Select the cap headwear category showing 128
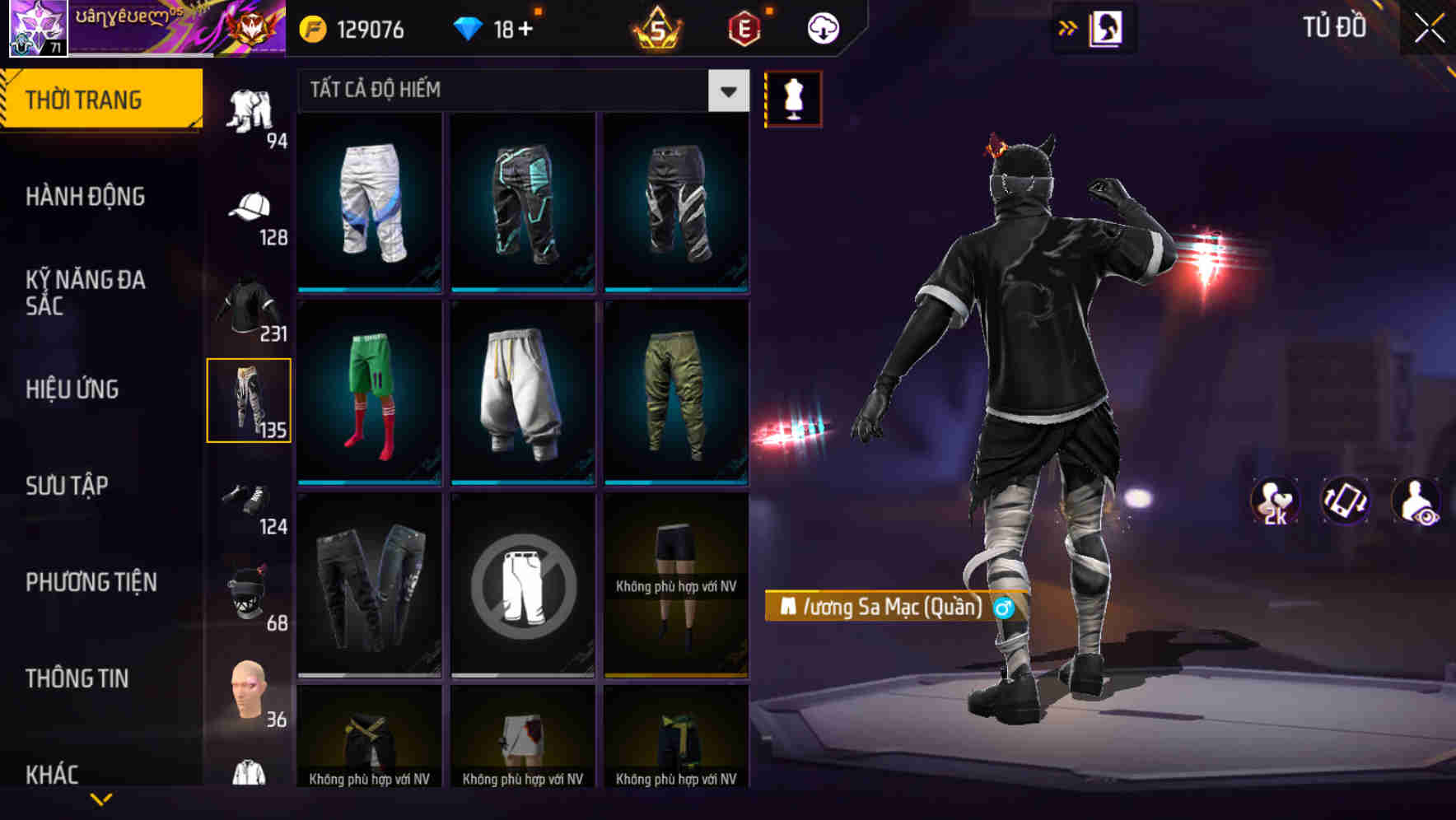Screen dimensions: 1456x820 pyautogui.click(x=250, y=212)
